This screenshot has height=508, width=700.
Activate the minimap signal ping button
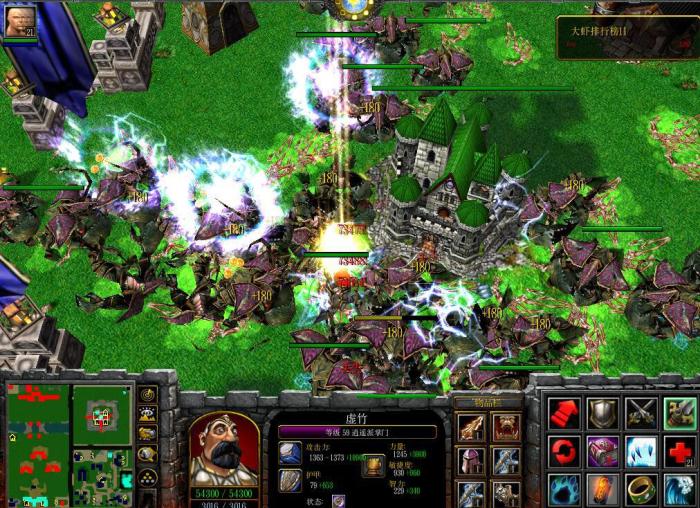click(147, 397)
